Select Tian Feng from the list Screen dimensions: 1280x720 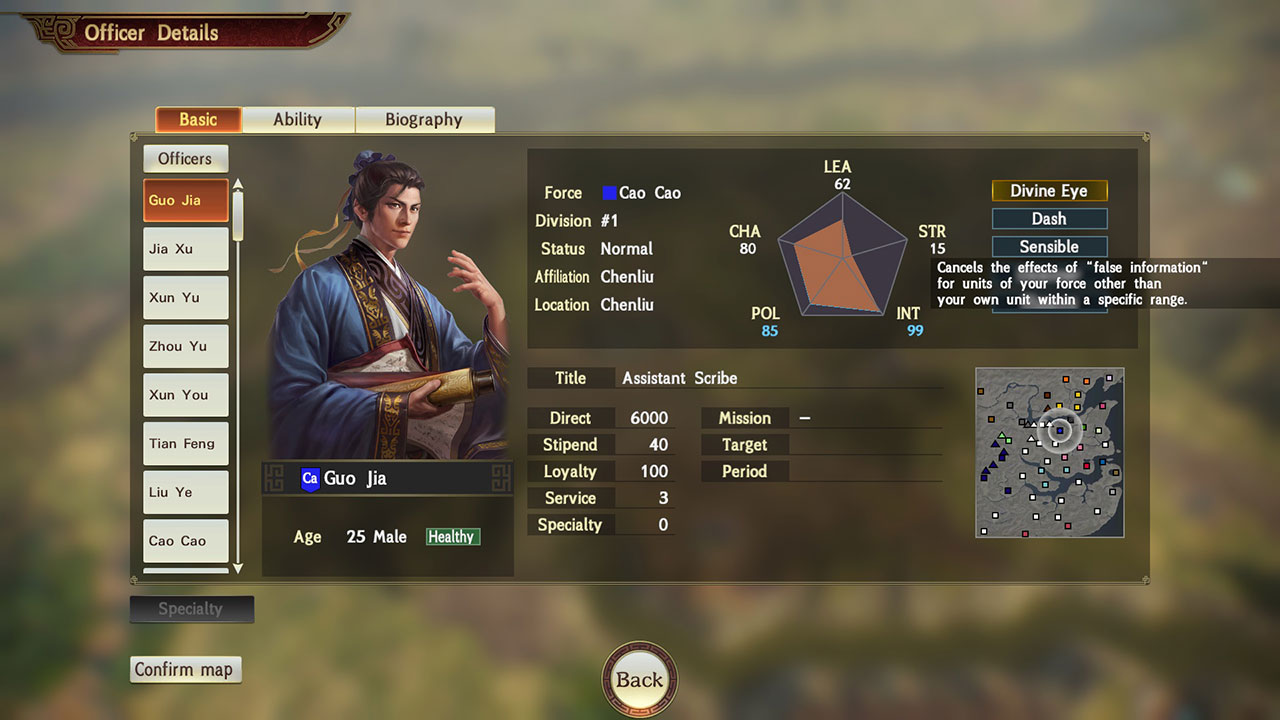tap(186, 444)
